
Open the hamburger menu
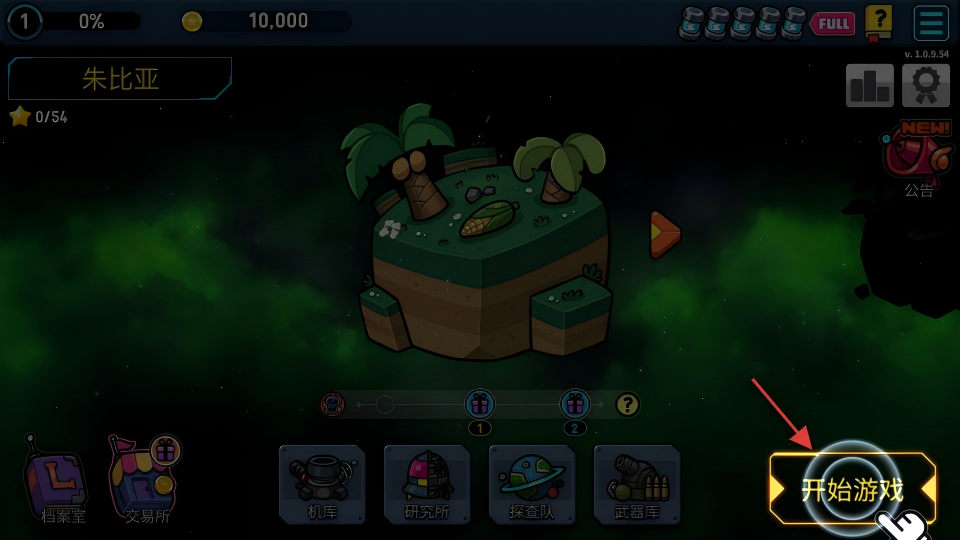931,23
